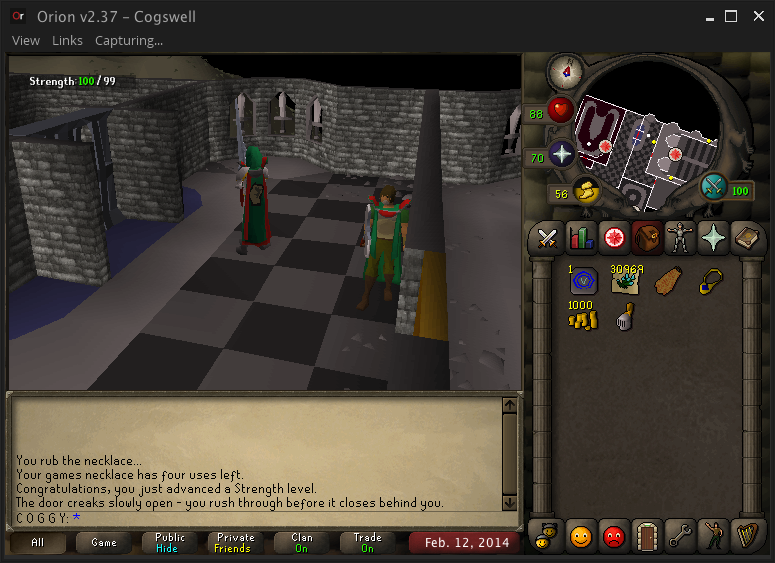
Task: Switch to the Magic spellbook tab
Action: pos(746,238)
